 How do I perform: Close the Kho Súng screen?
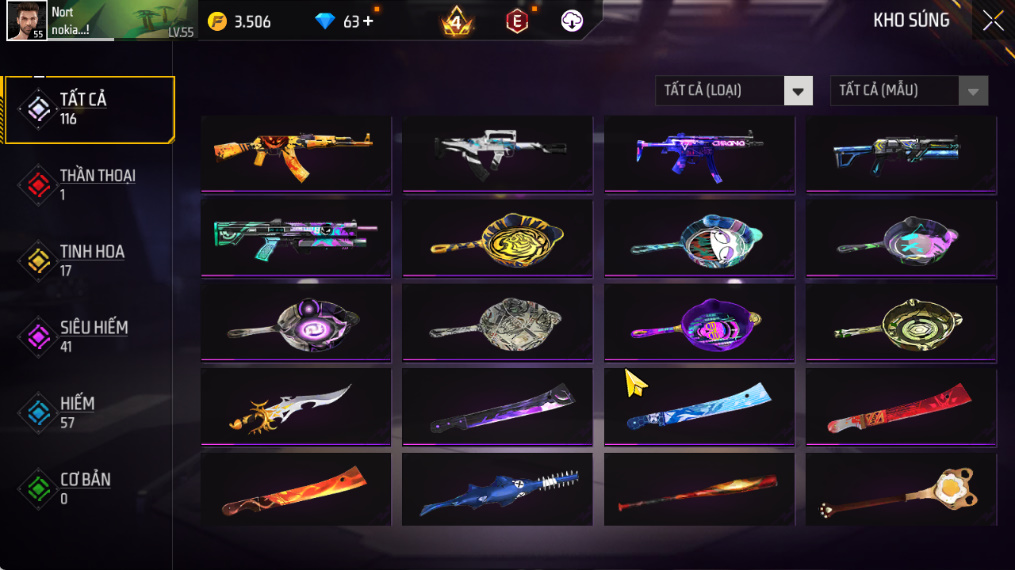(992, 21)
